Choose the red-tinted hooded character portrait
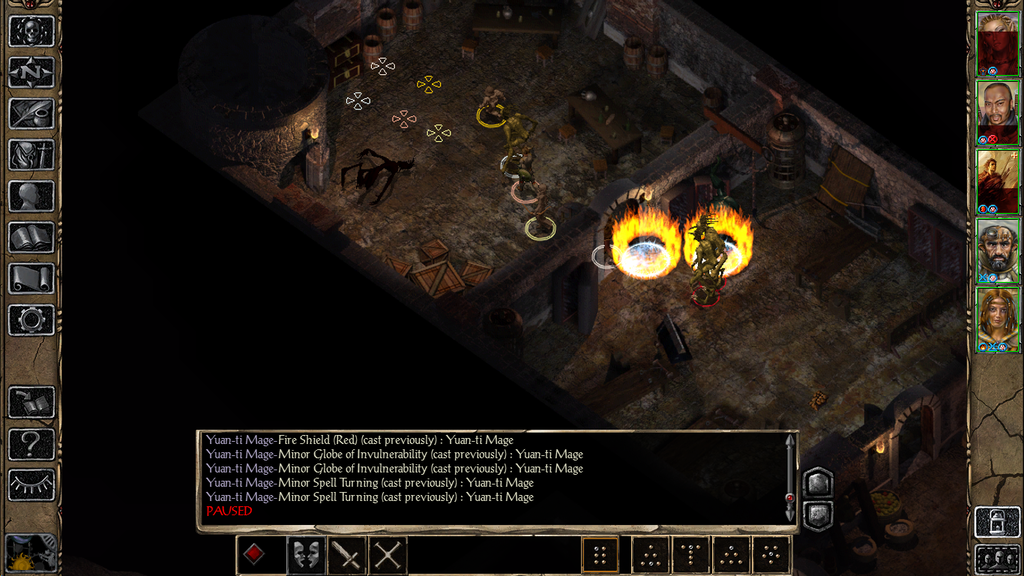The height and width of the screenshot is (576, 1024). [997, 44]
